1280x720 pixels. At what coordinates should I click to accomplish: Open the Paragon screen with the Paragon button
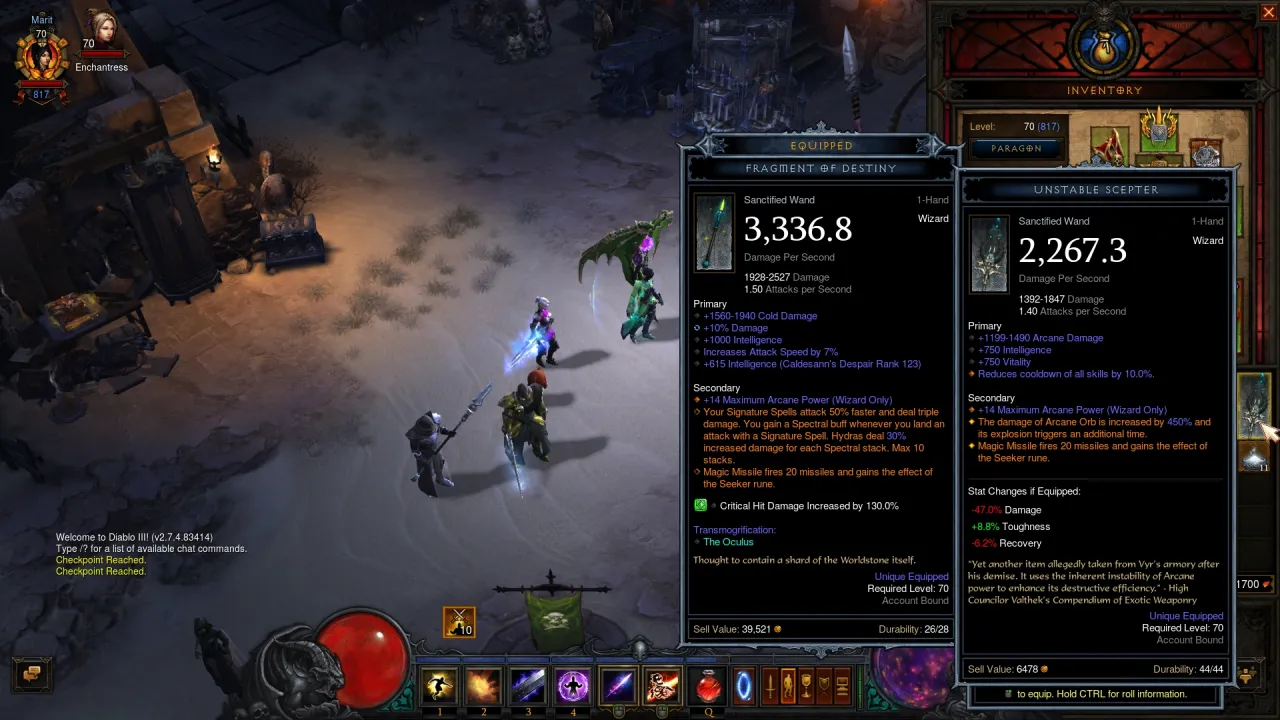point(1016,147)
